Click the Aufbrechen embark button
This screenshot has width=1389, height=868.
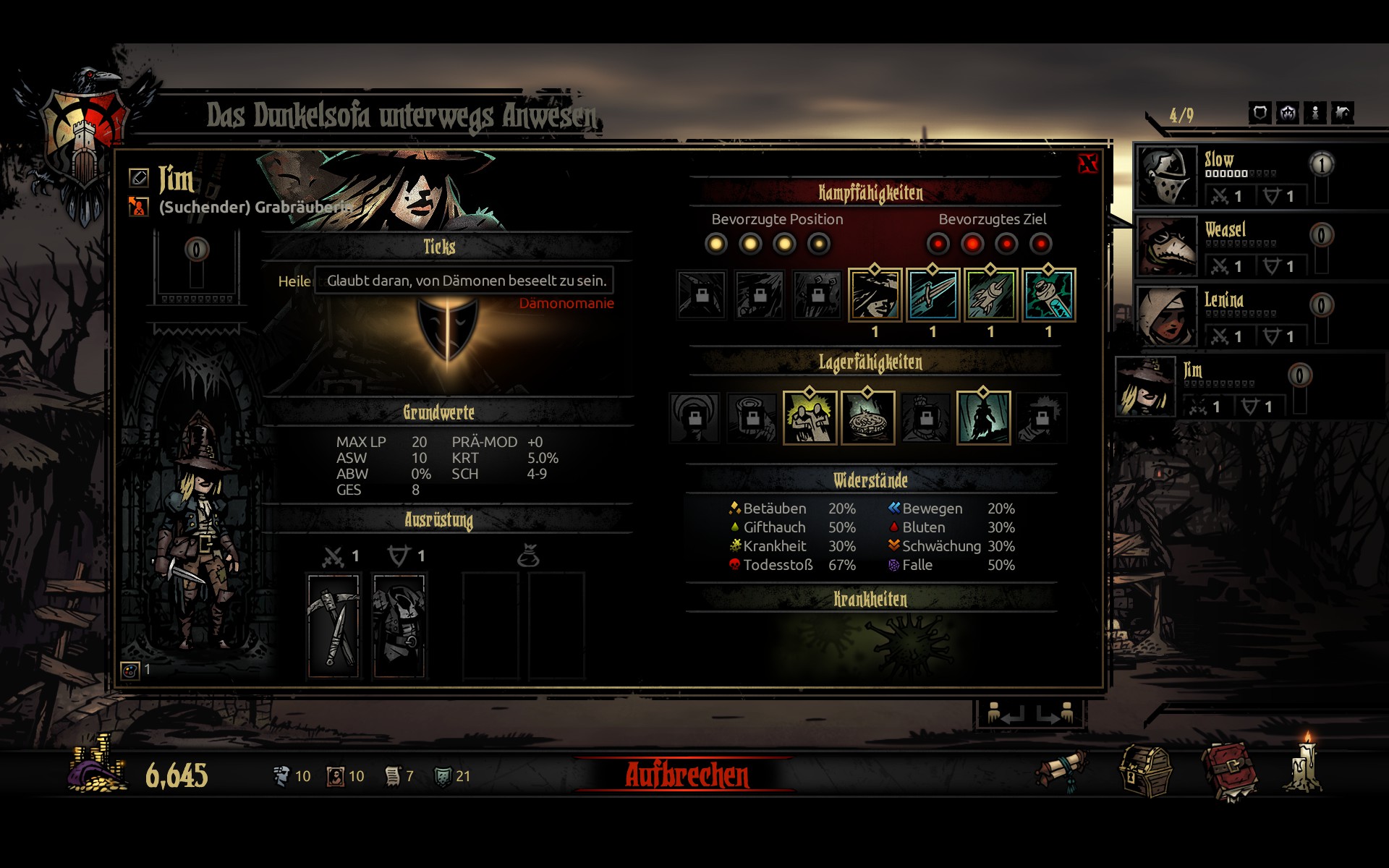[687, 775]
